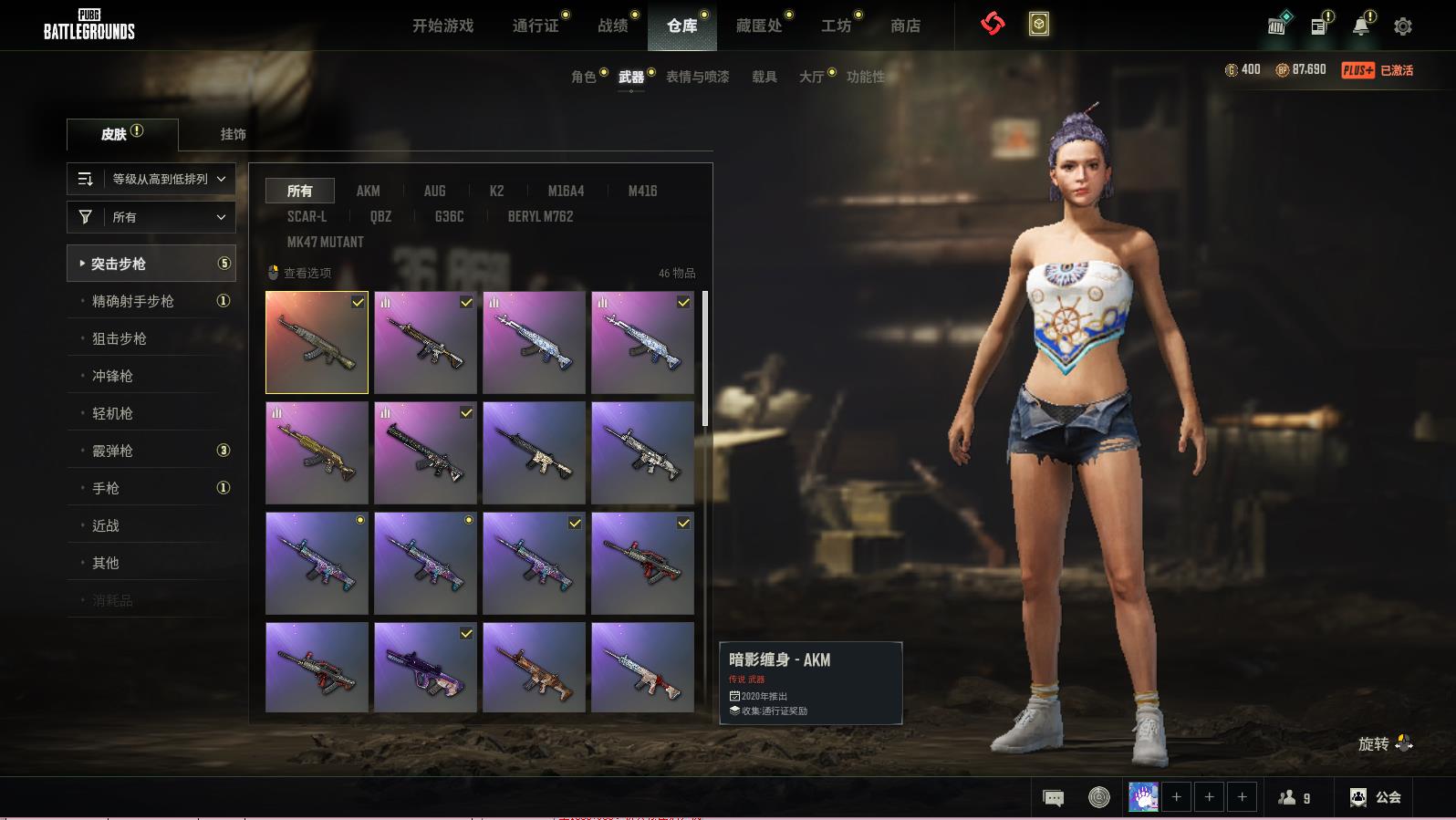
Task: Check the notification bell
Action: 1360,26
